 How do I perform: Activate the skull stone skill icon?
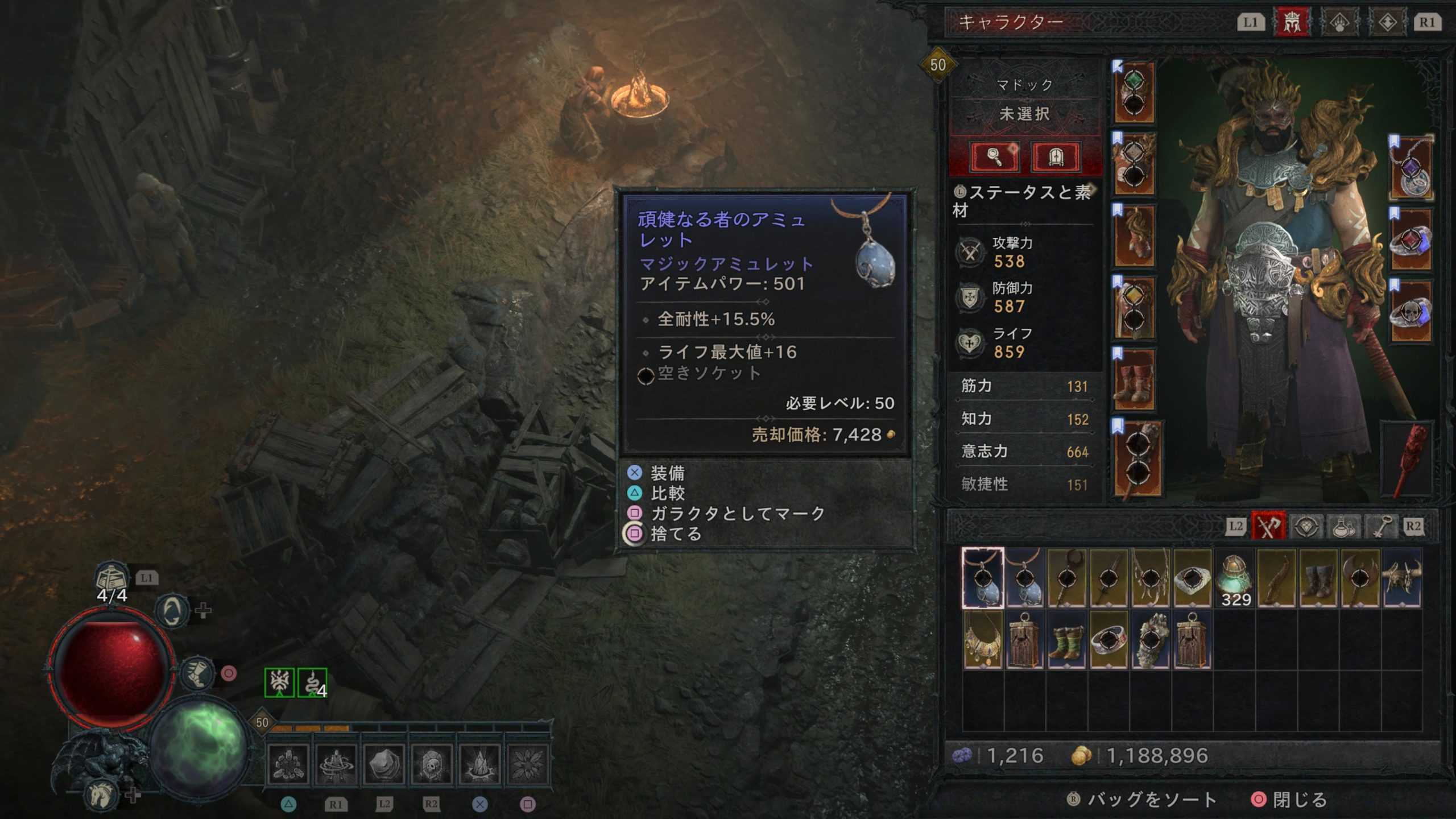431,764
